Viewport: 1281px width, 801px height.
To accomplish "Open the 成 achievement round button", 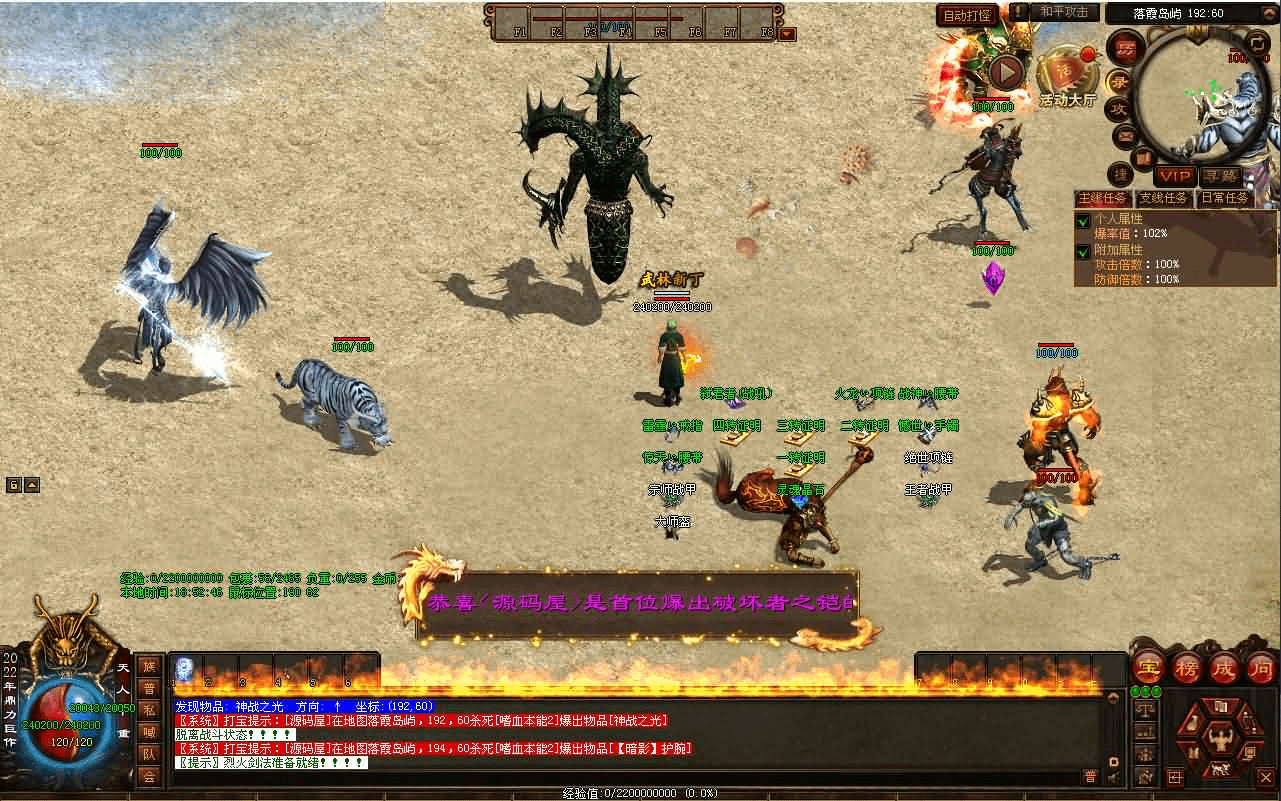I will click(x=1223, y=668).
